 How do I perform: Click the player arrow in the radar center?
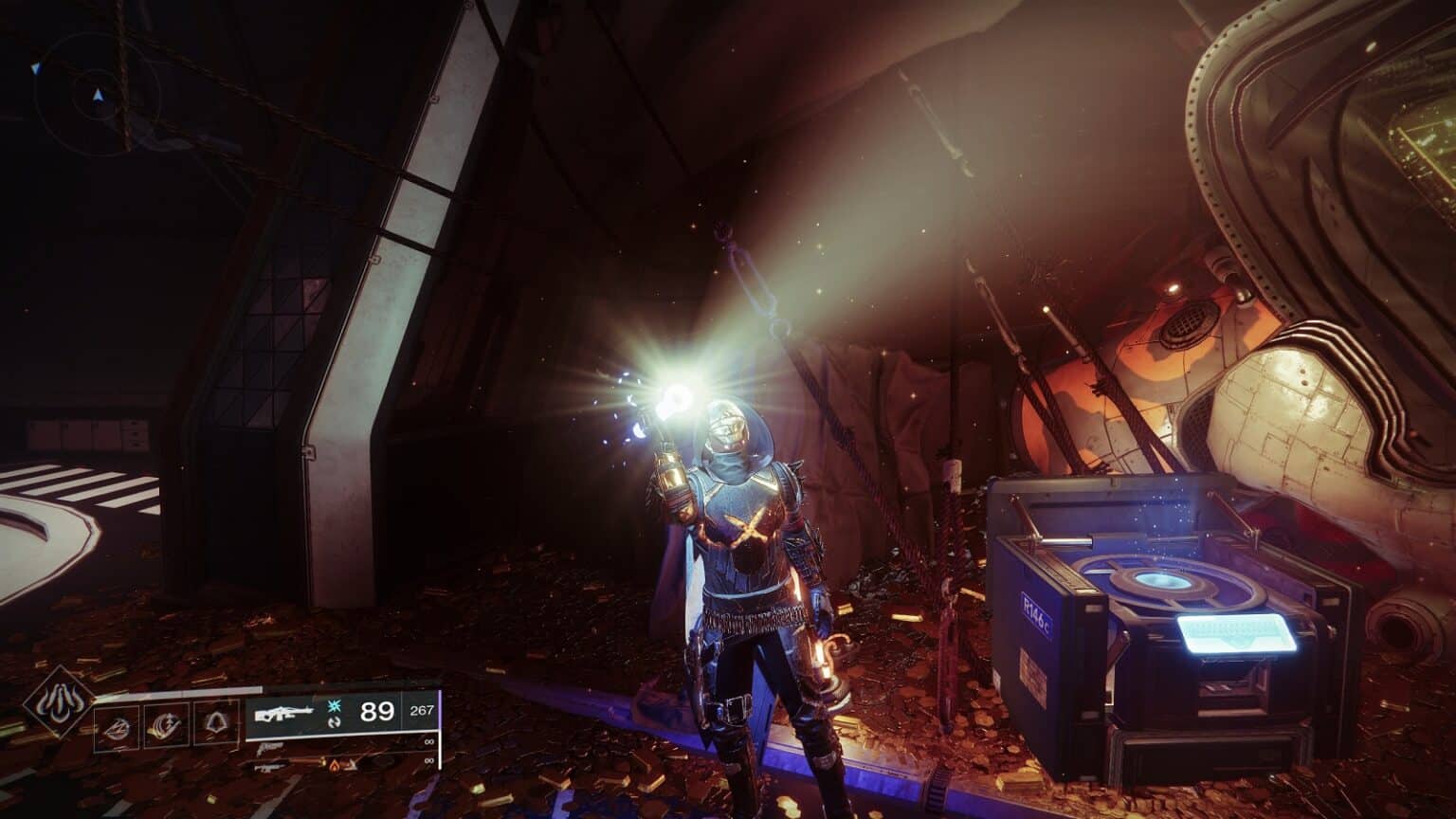99,95
